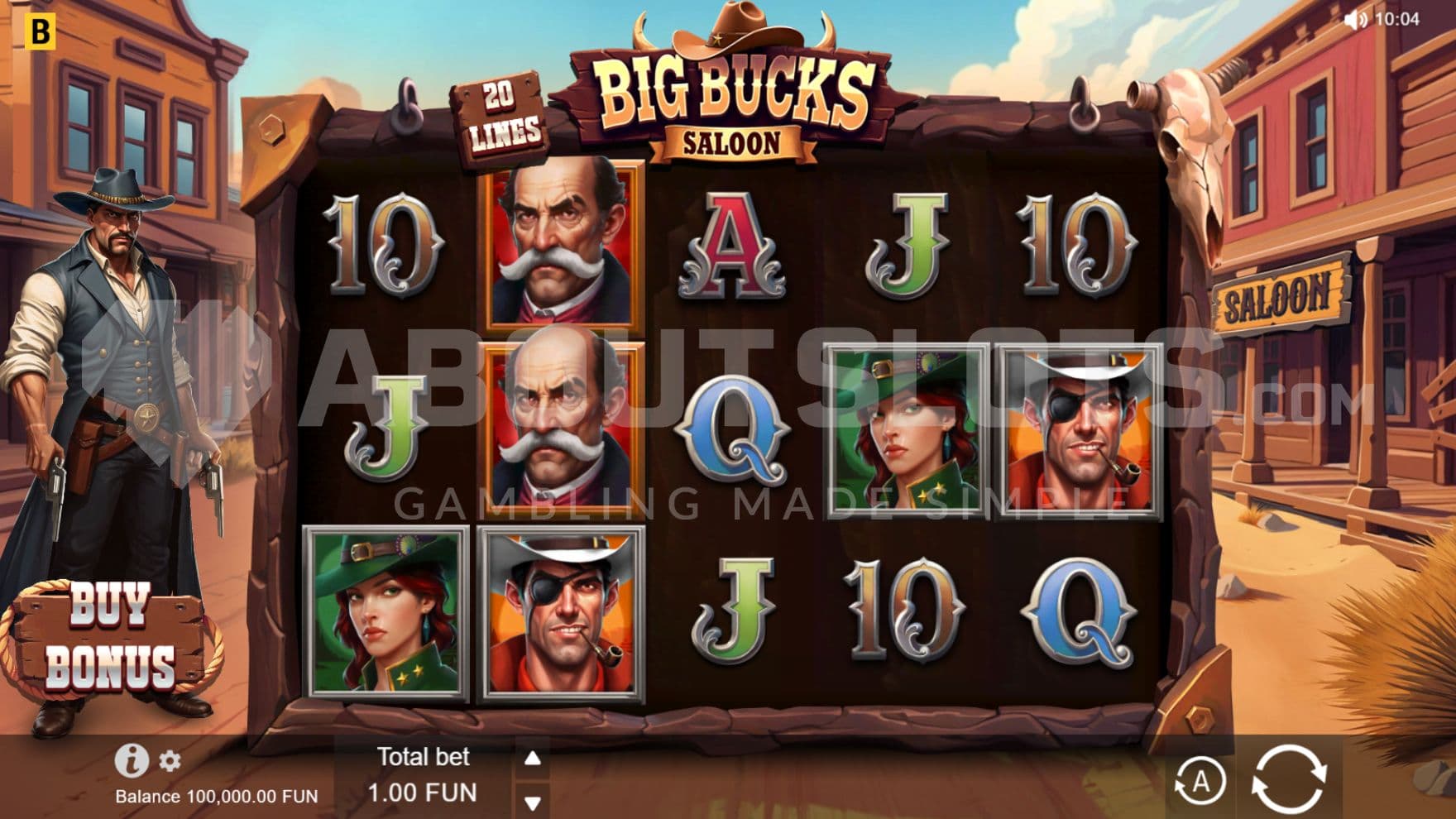Show game info via the i icon

pyautogui.click(x=131, y=759)
